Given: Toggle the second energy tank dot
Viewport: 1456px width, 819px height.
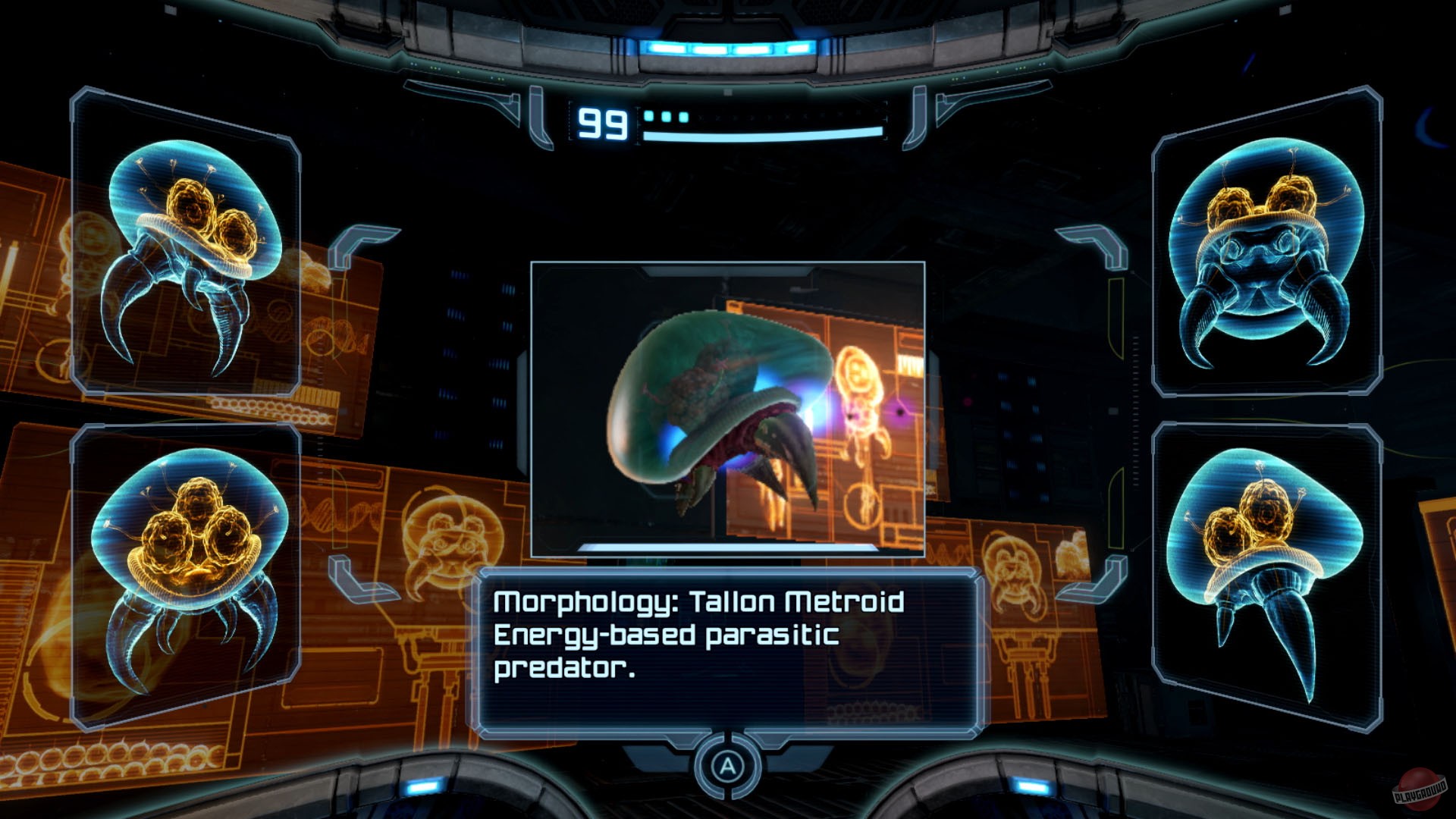Looking at the screenshot, I should 664,117.
